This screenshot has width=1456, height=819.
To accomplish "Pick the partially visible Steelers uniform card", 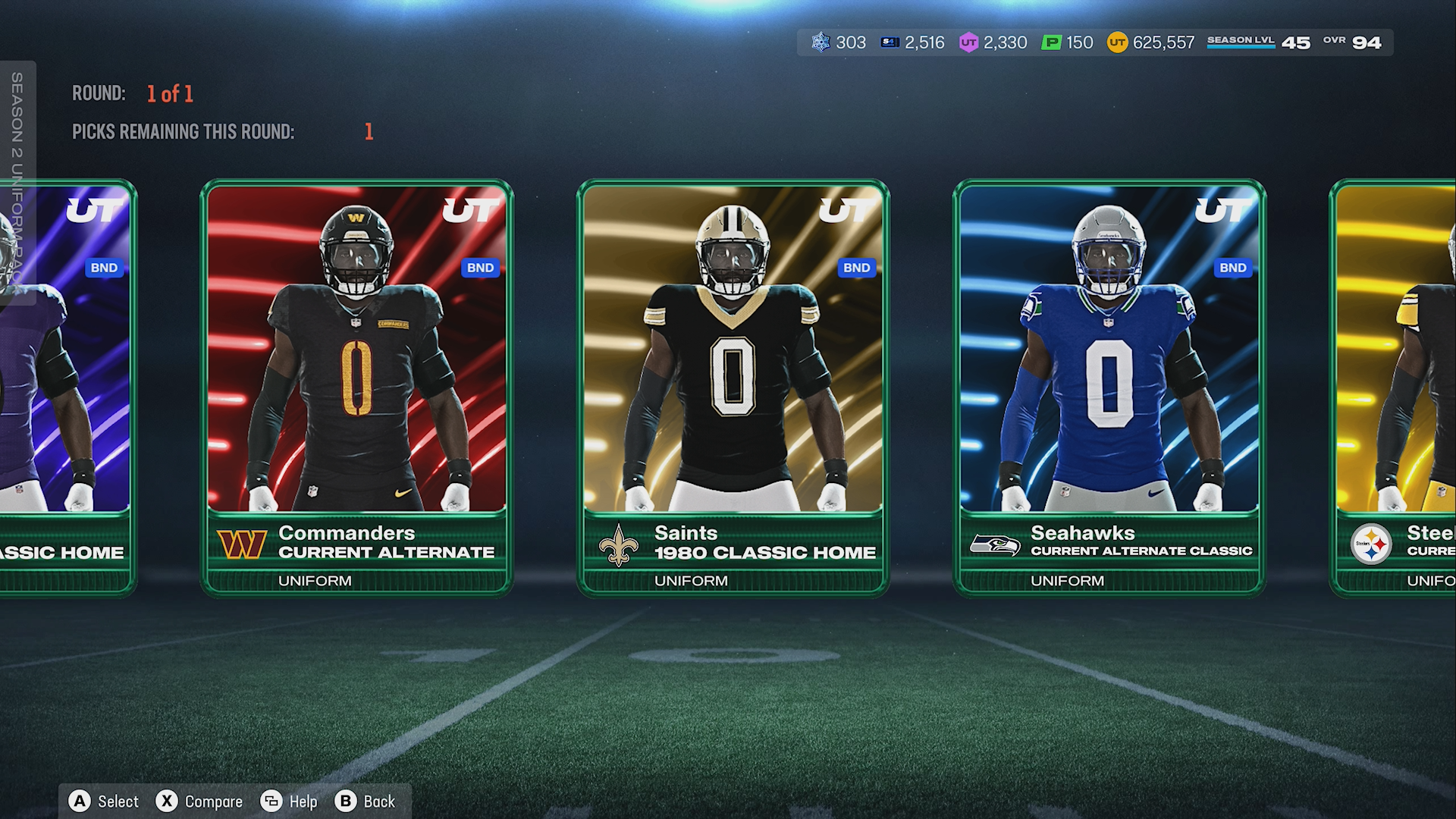I will point(1397,387).
